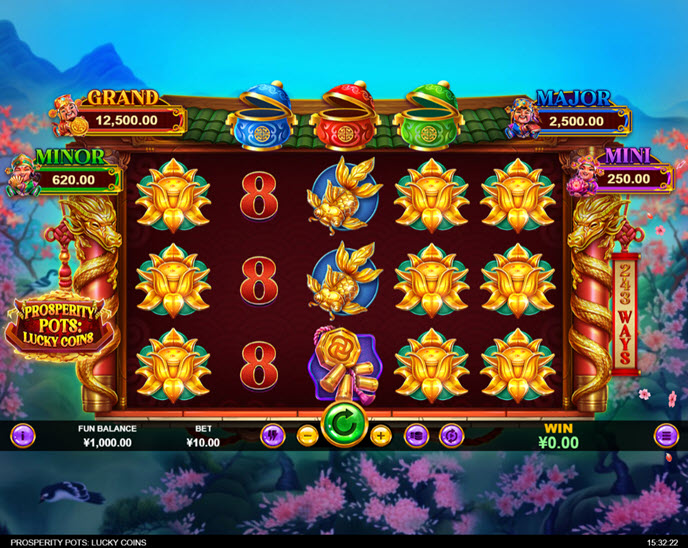Decrease the bet with the minus button
688x548 pixels.
coord(308,435)
